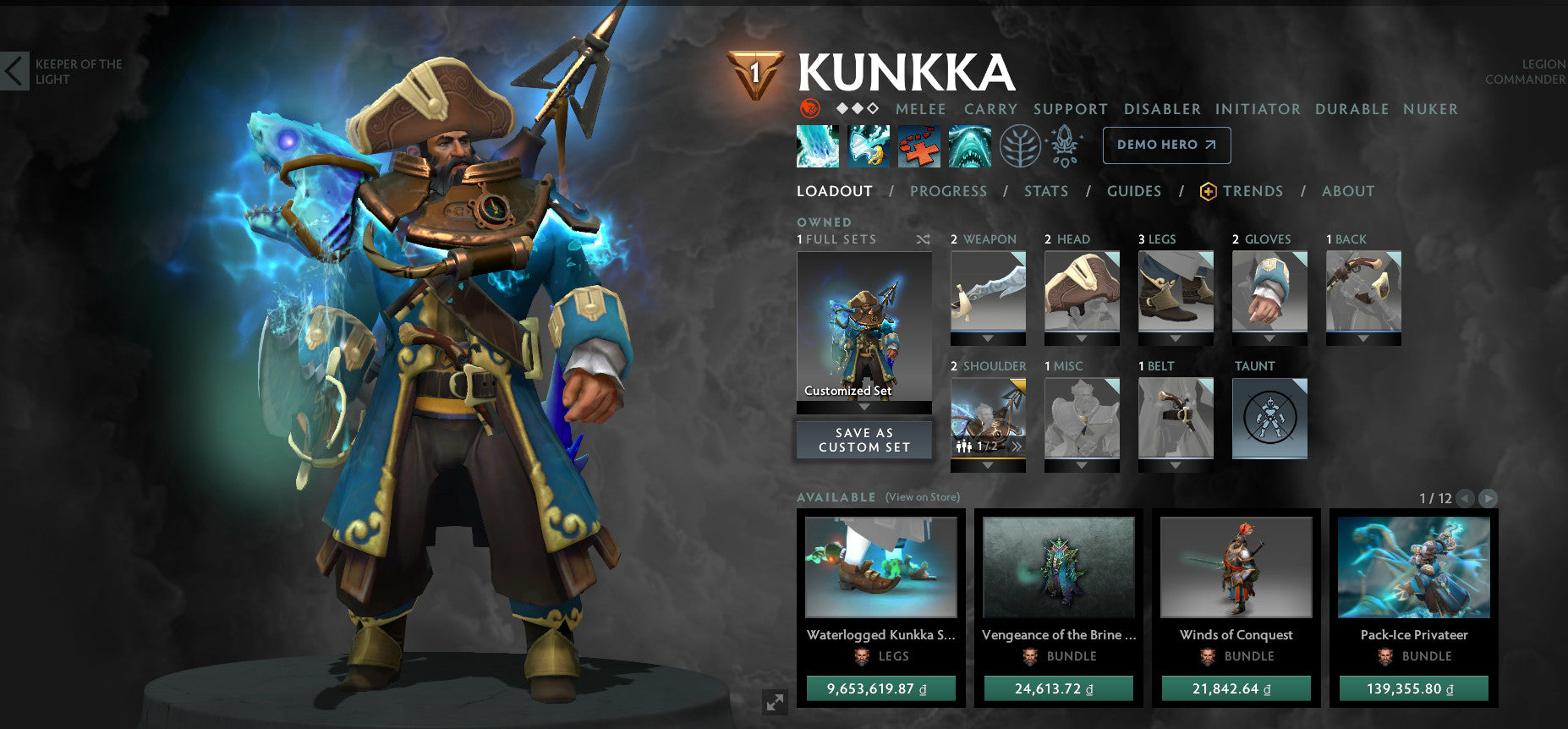The height and width of the screenshot is (729, 1568).
Task: Click the fullscreen expand icon under the hero
Action: tap(775, 700)
